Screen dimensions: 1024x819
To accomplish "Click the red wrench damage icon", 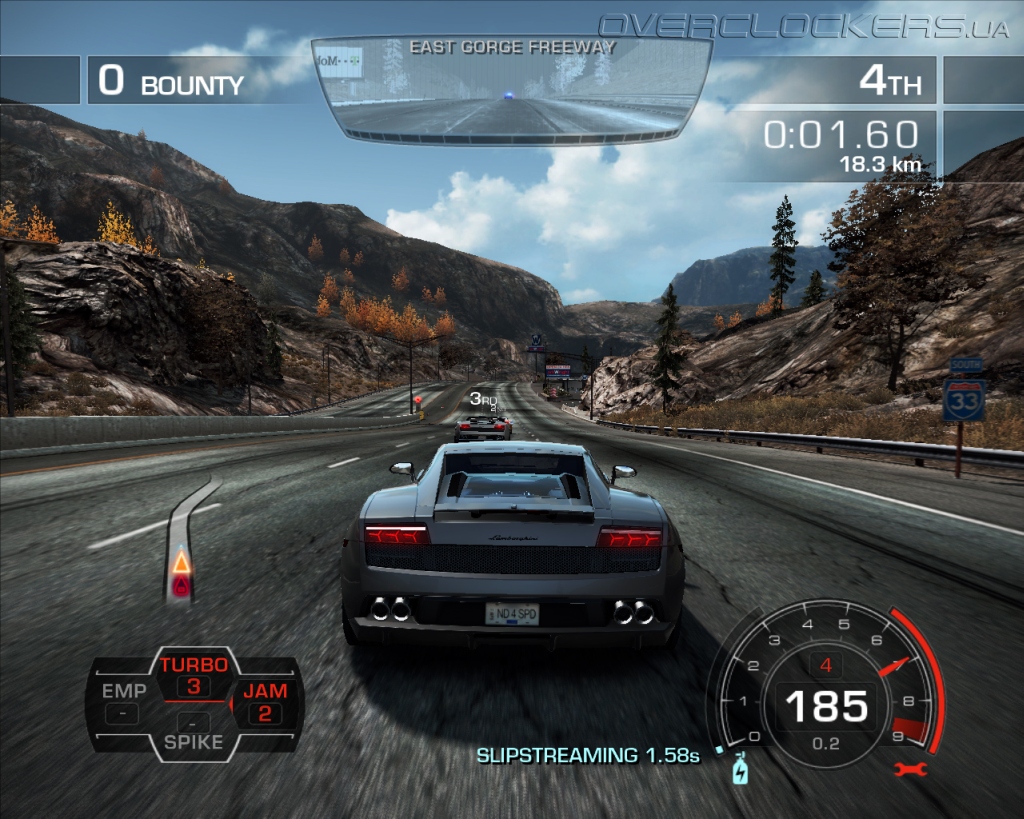I will pyautogui.click(x=912, y=769).
